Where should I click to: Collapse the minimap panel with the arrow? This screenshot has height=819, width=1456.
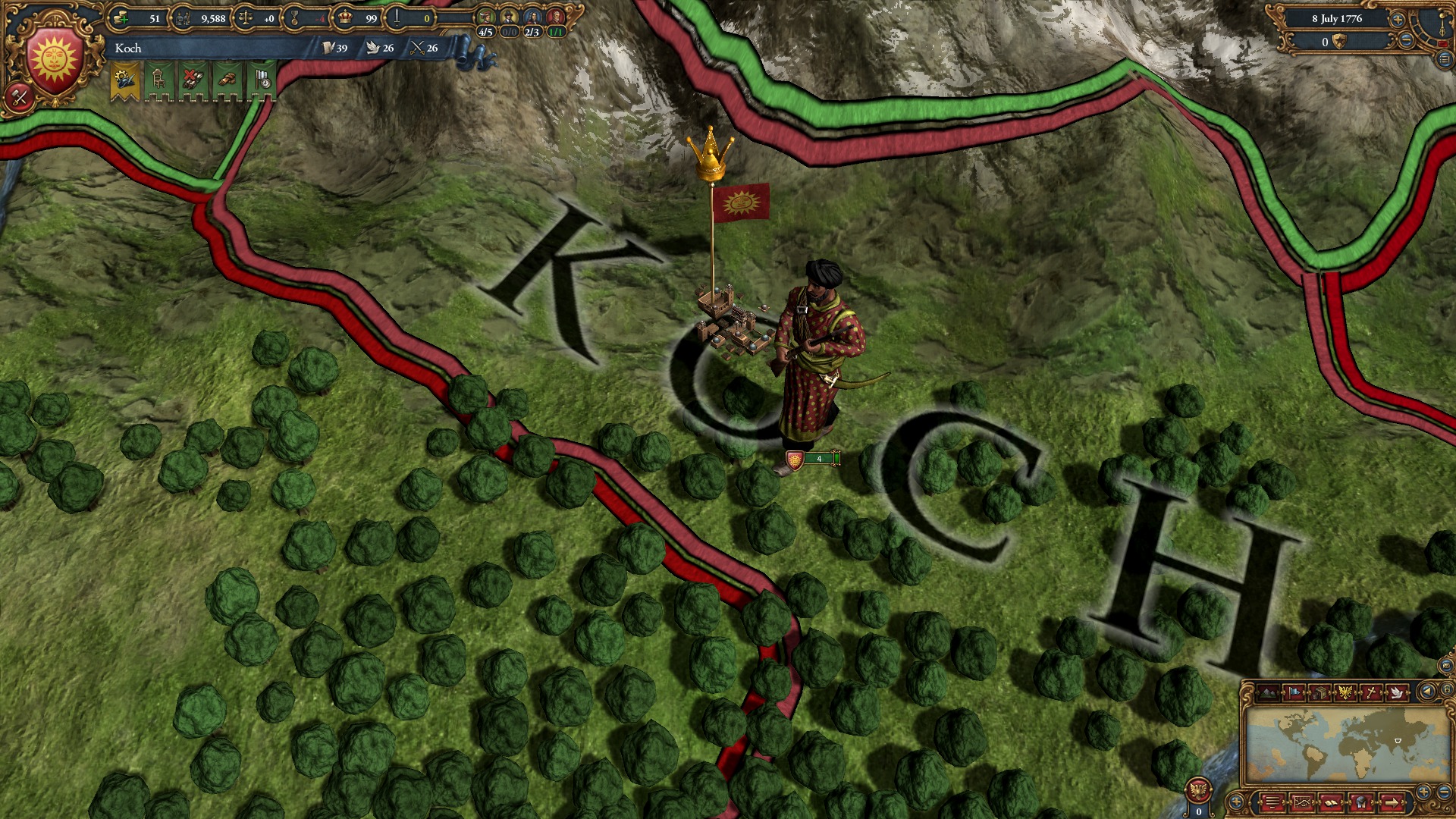pos(1427,691)
